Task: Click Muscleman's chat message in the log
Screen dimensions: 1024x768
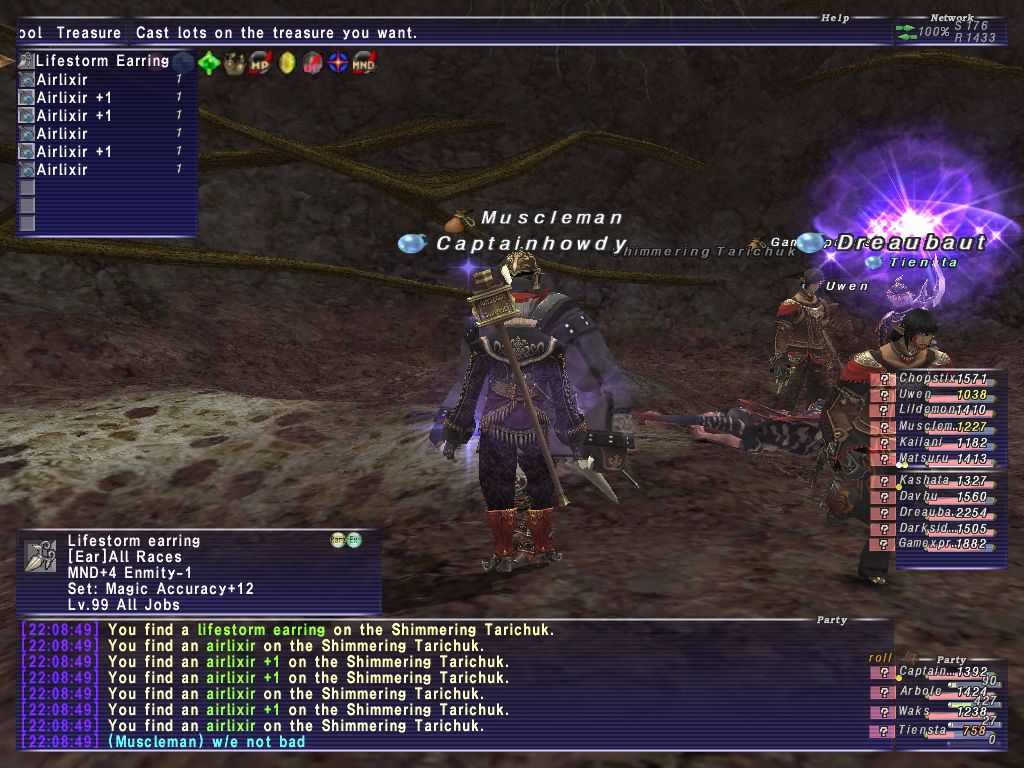Action: coord(206,742)
